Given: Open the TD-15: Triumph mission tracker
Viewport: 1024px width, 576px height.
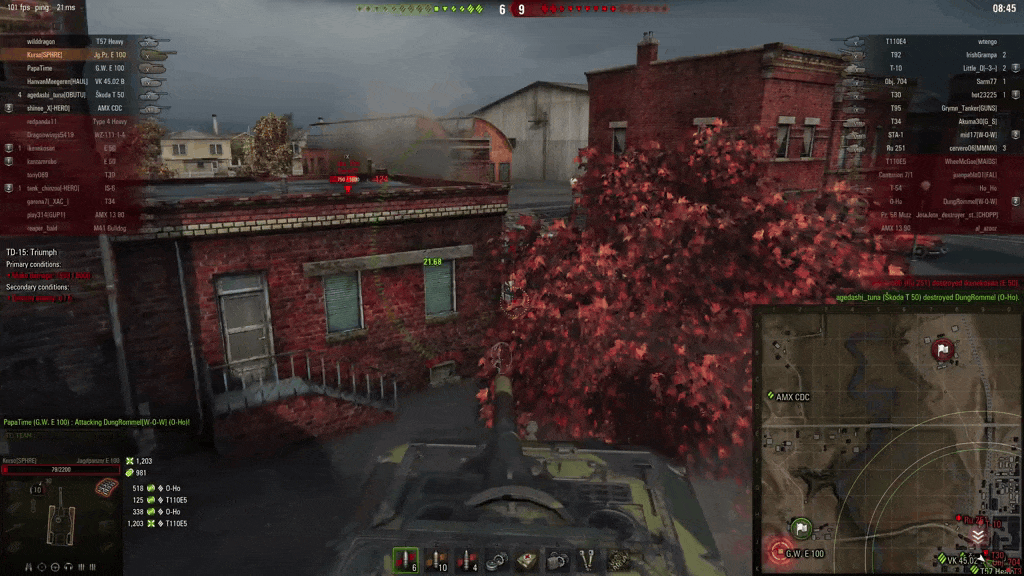Looking at the screenshot, I should [32, 252].
